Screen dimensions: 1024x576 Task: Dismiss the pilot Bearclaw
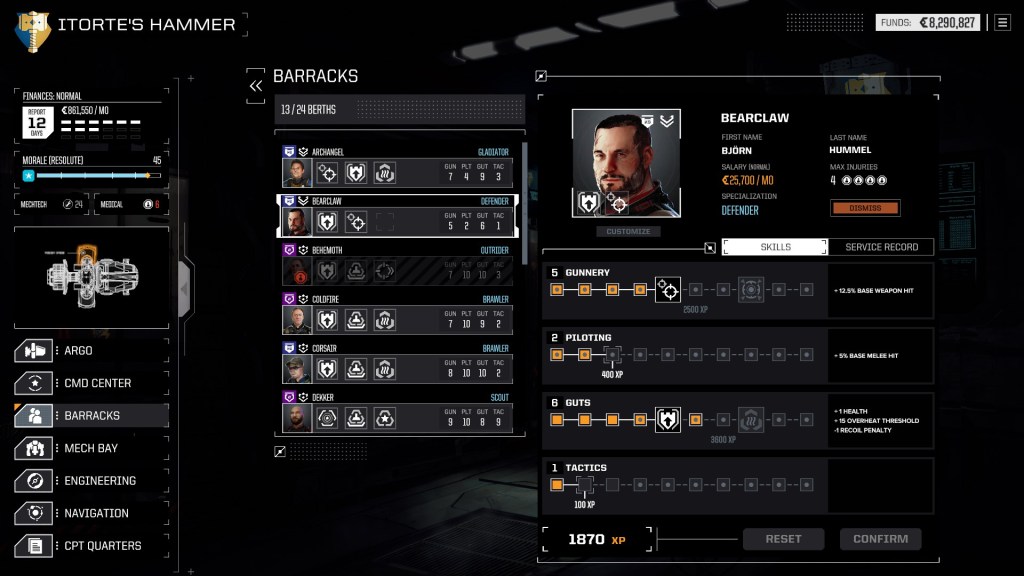pyautogui.click(x=865, y=208)
